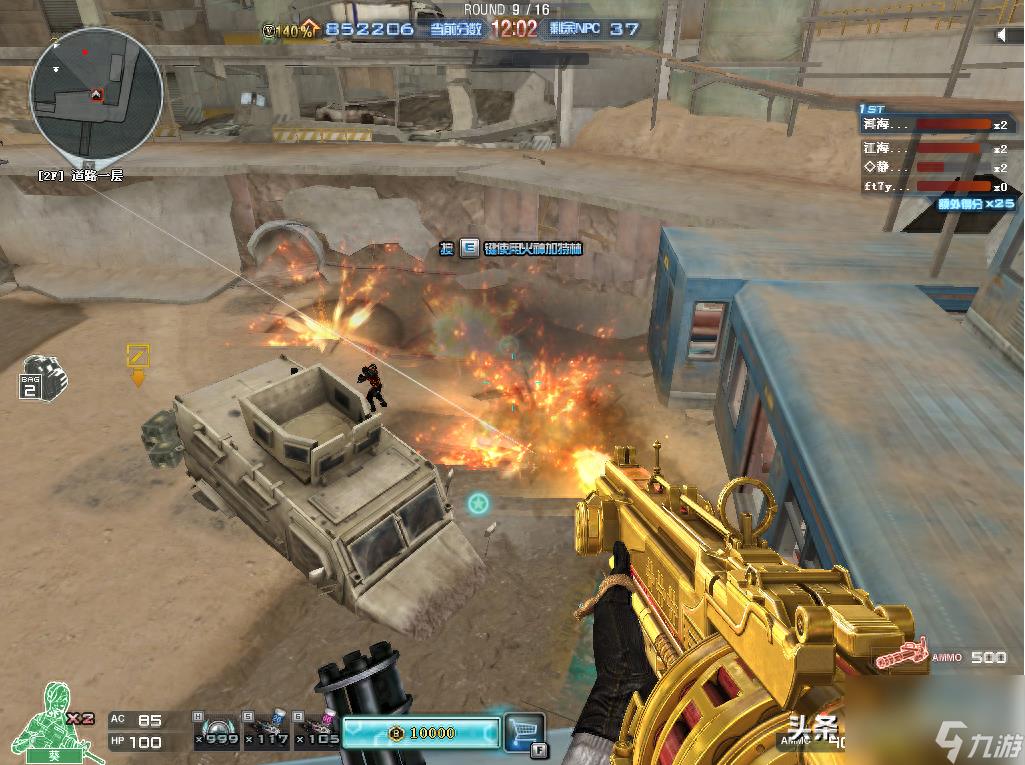Click the minigun weapon icon beside ammo
This screenshot has height=765, width=1025.
[900, 657]
